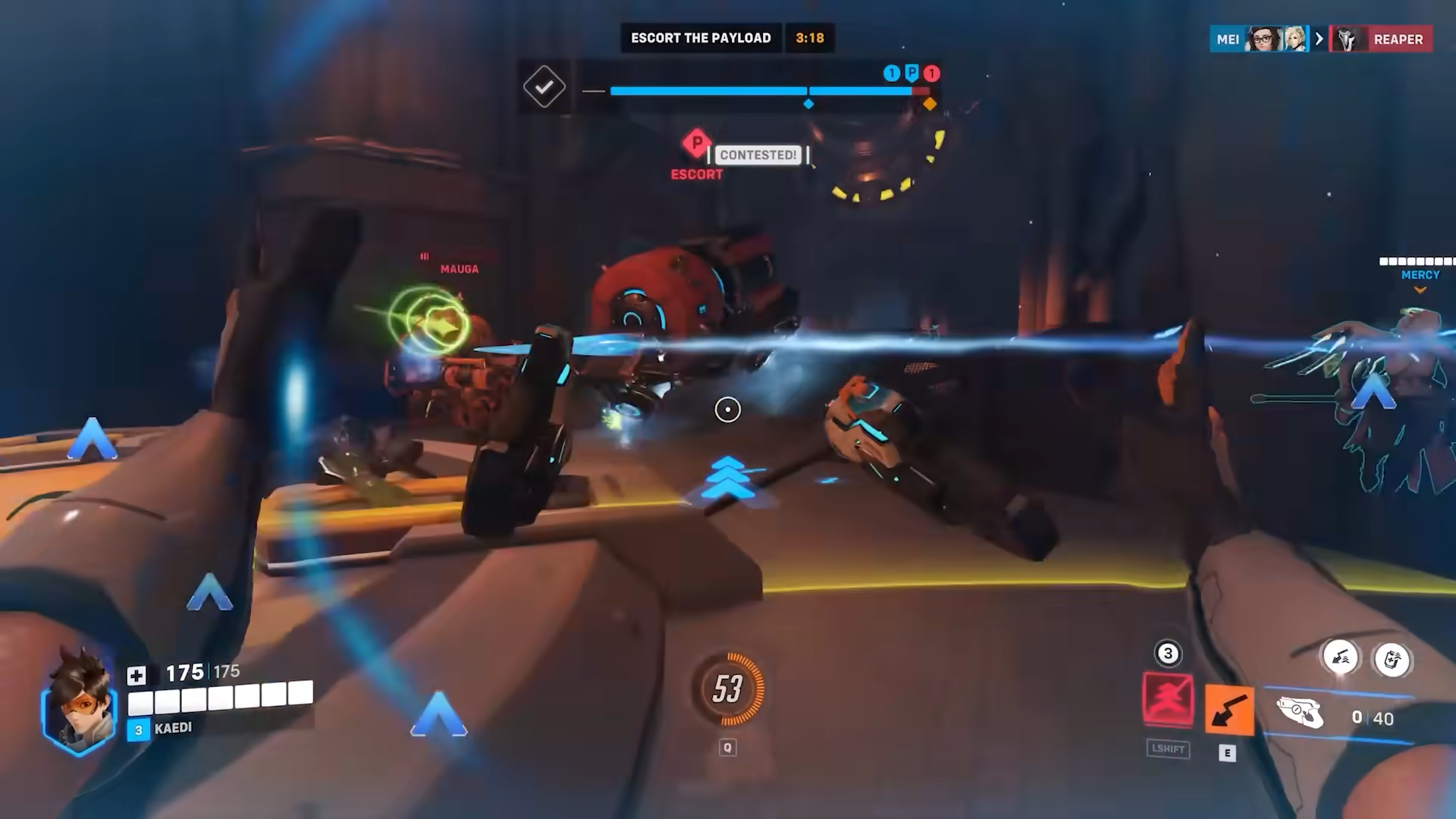Toggle the CONTESTED status label

point(758,155)
